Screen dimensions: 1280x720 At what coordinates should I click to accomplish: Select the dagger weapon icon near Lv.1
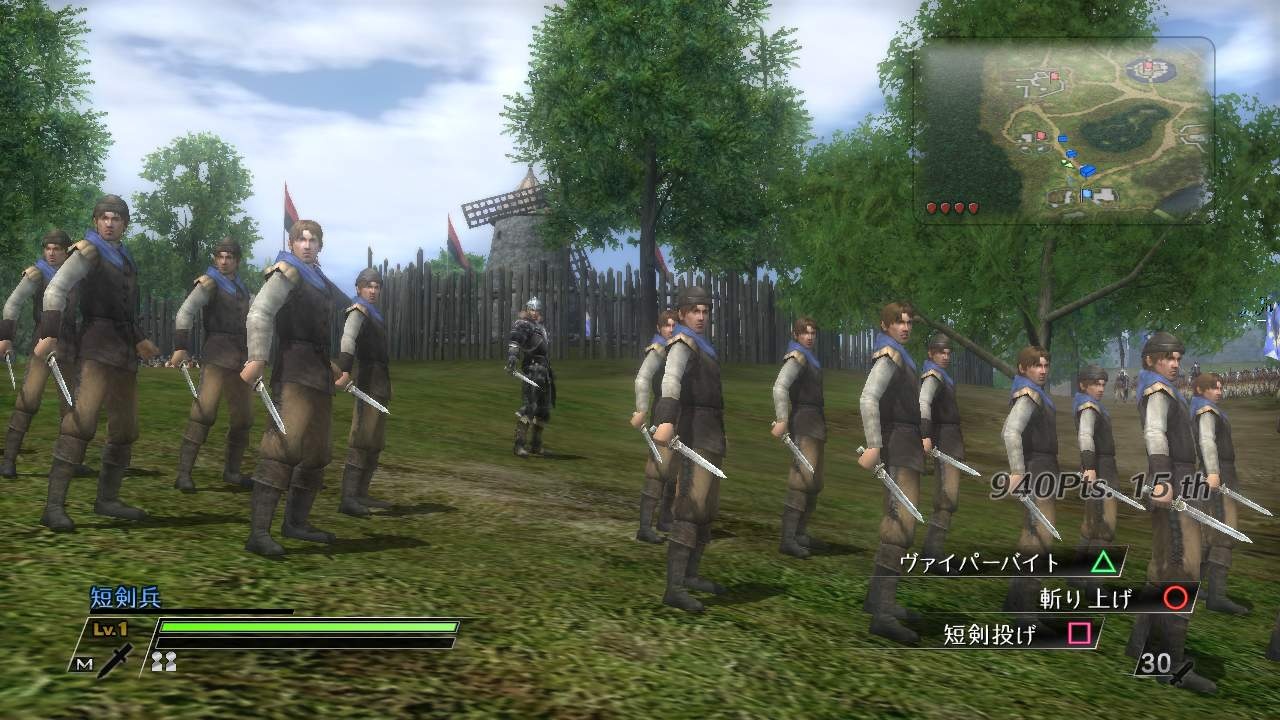pyautogui.click(x=116, y=660)
